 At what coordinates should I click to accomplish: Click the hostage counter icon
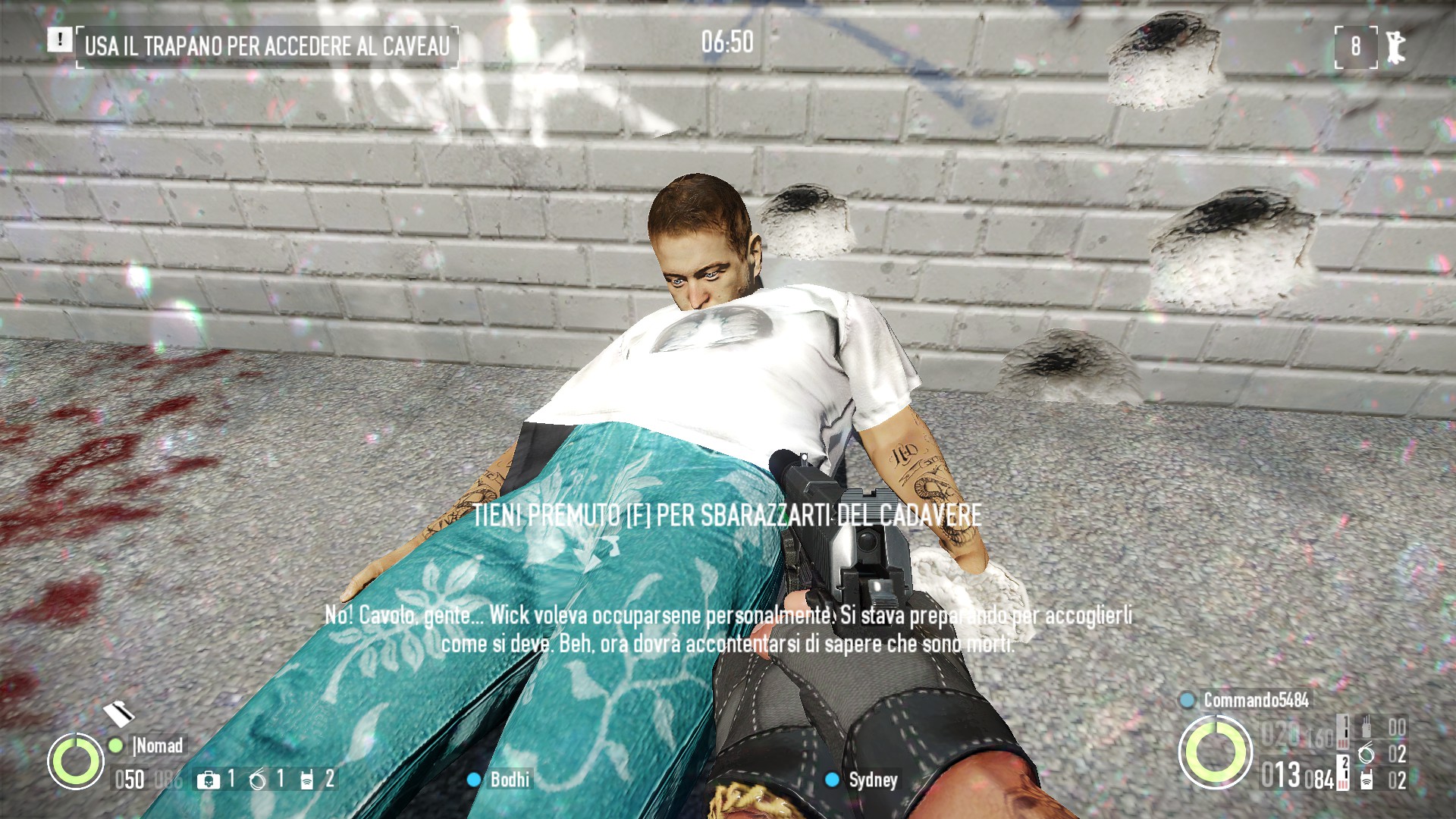[1394, 47]
